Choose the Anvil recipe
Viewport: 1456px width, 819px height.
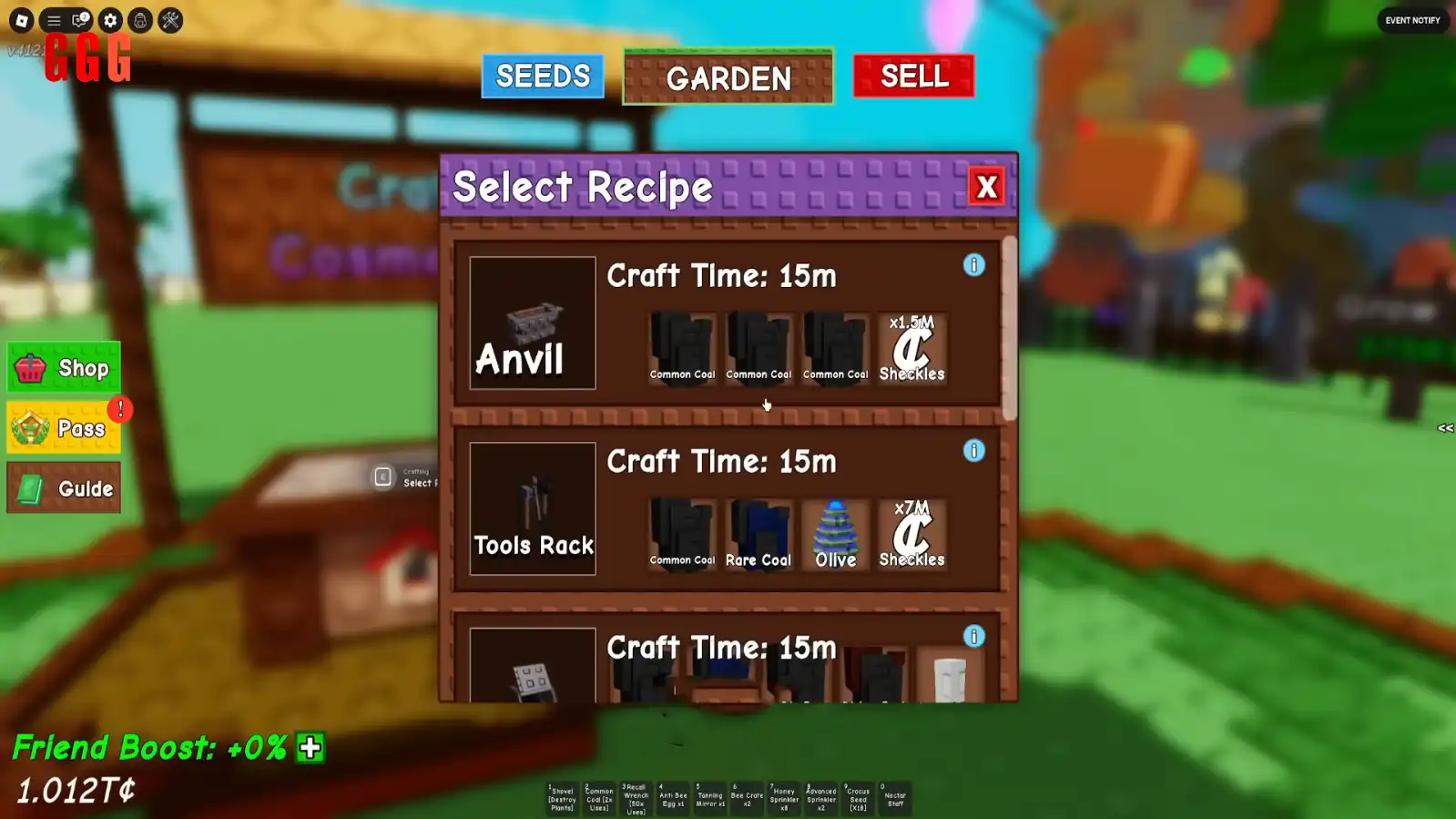coord(533,323)
